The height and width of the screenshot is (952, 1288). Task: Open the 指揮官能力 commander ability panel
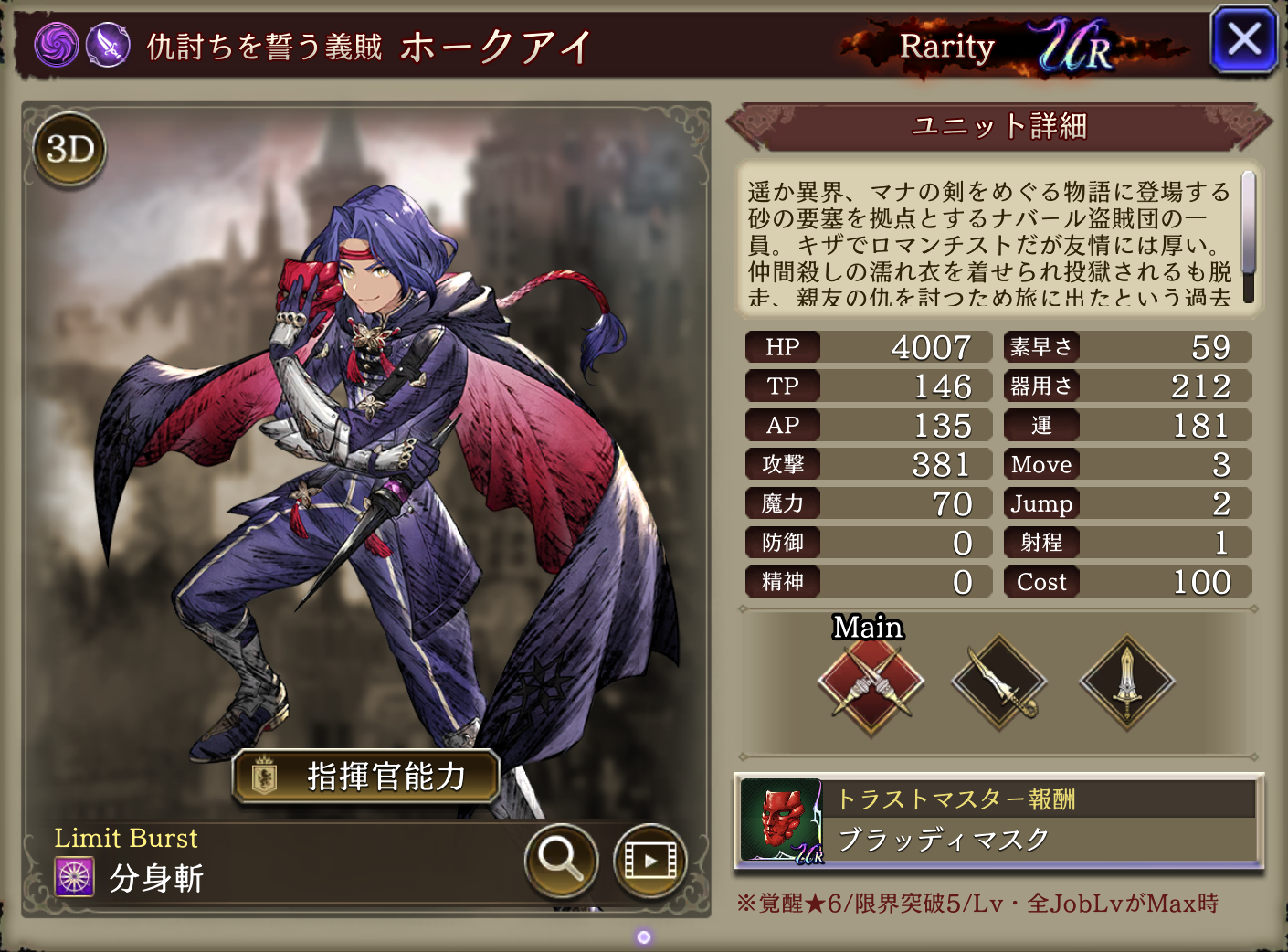[x=366, y=777]
